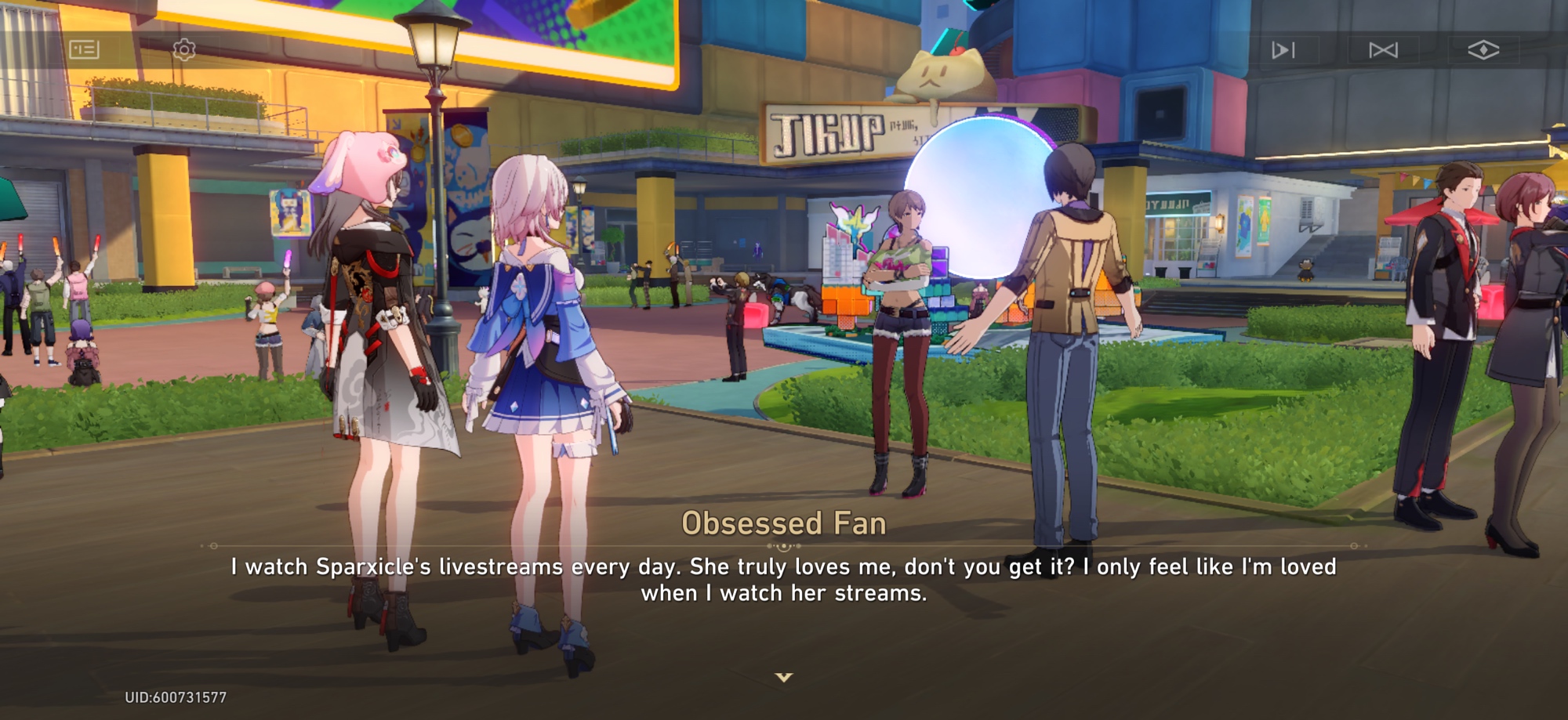This screenshot has height=720, width=1568.
Task: Advance dialogue with the down arrow
Action: coord(784,677)
